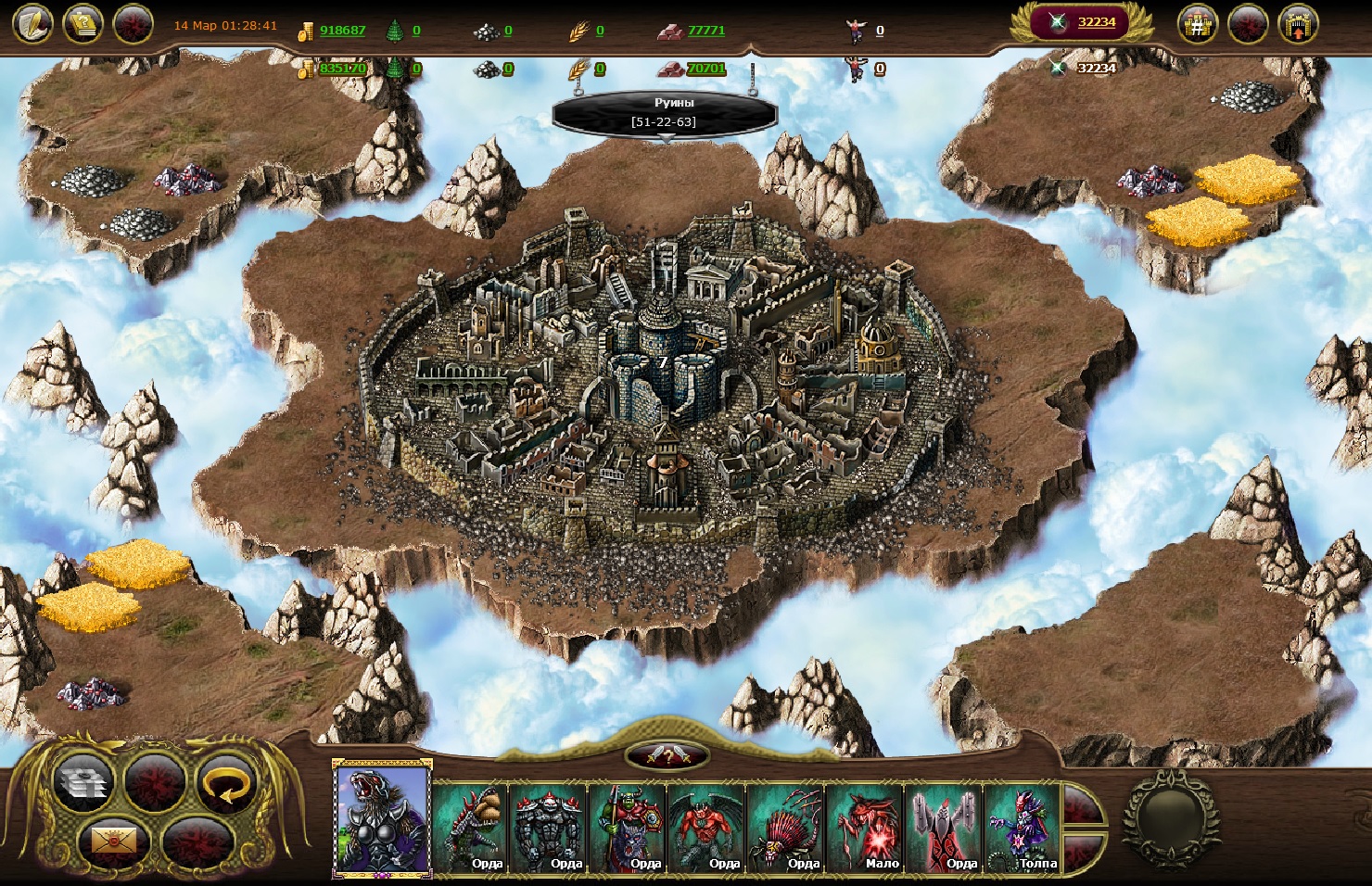This screenshot has width=1372, height=886.
Task: Click the gold amount 918687 link
Action: point(342,31)
